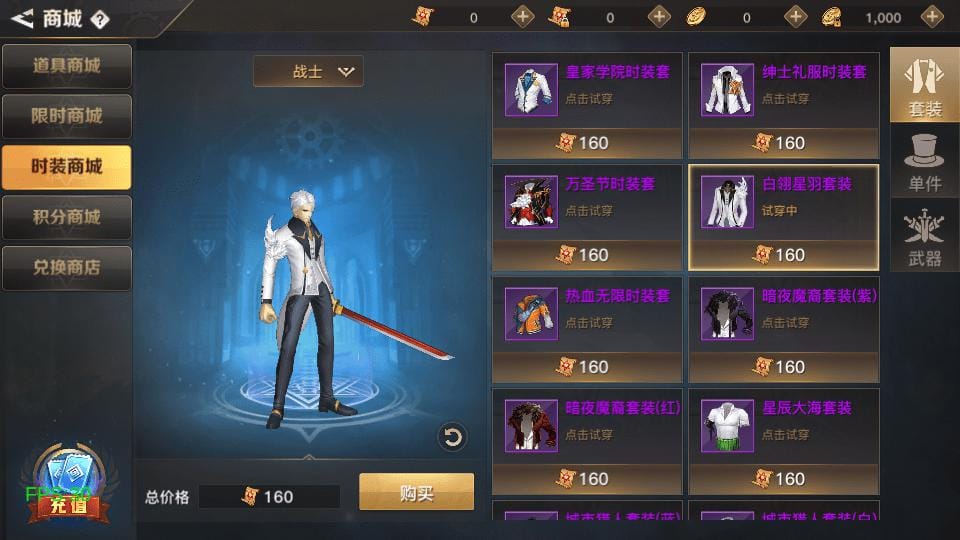This screenshot has height=540, width=960.
Task: Reset character preview with the rotate icon
Action: [x=452, y=437]
